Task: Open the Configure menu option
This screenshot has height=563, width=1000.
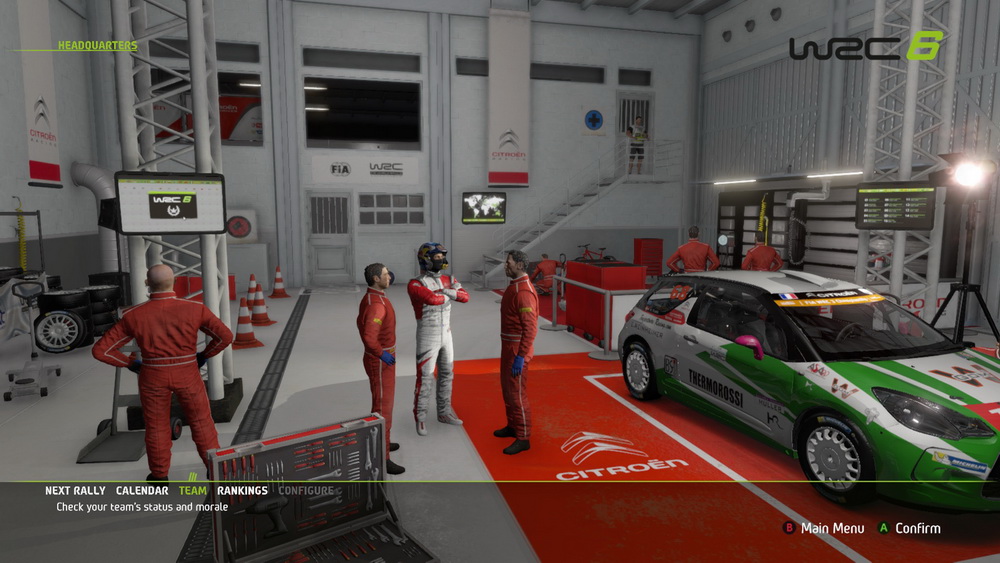Action: 306,491
